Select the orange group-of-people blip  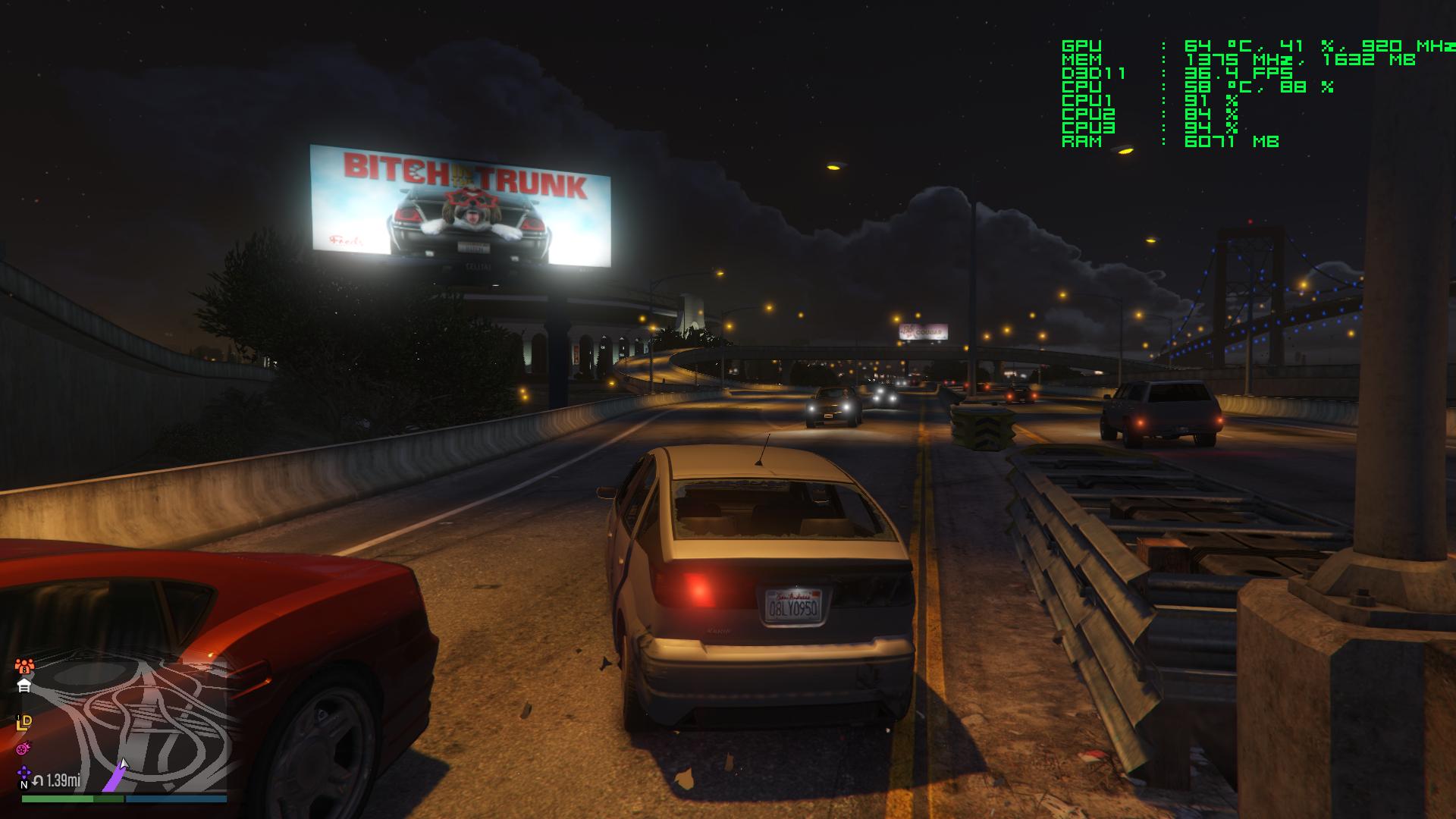point(24,667)
